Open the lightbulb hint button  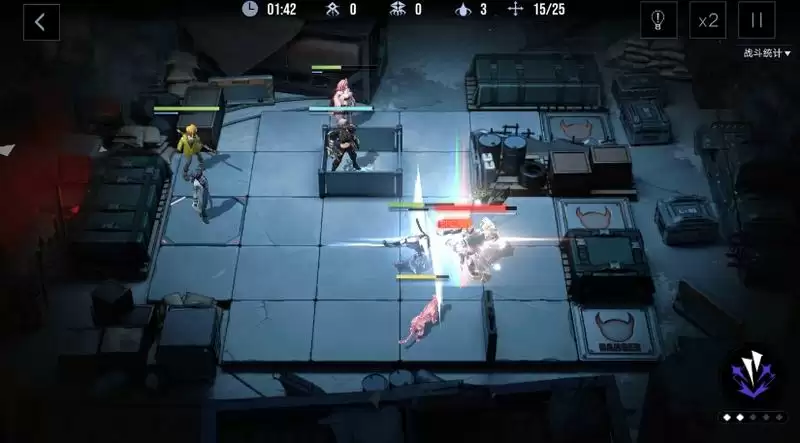(x=658, y=20)
